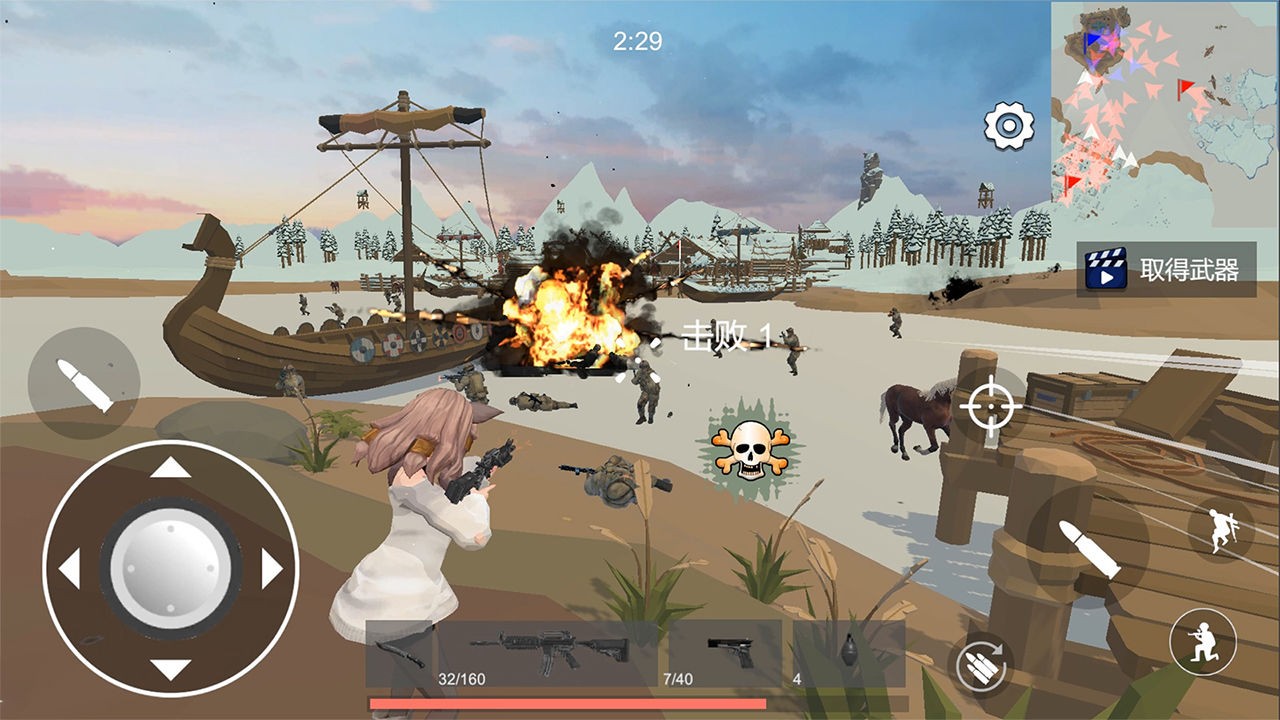The width and height of the screenshot is (1280, 720).
Task: Select the knife weapon slot
Action: tap(407, 650)
